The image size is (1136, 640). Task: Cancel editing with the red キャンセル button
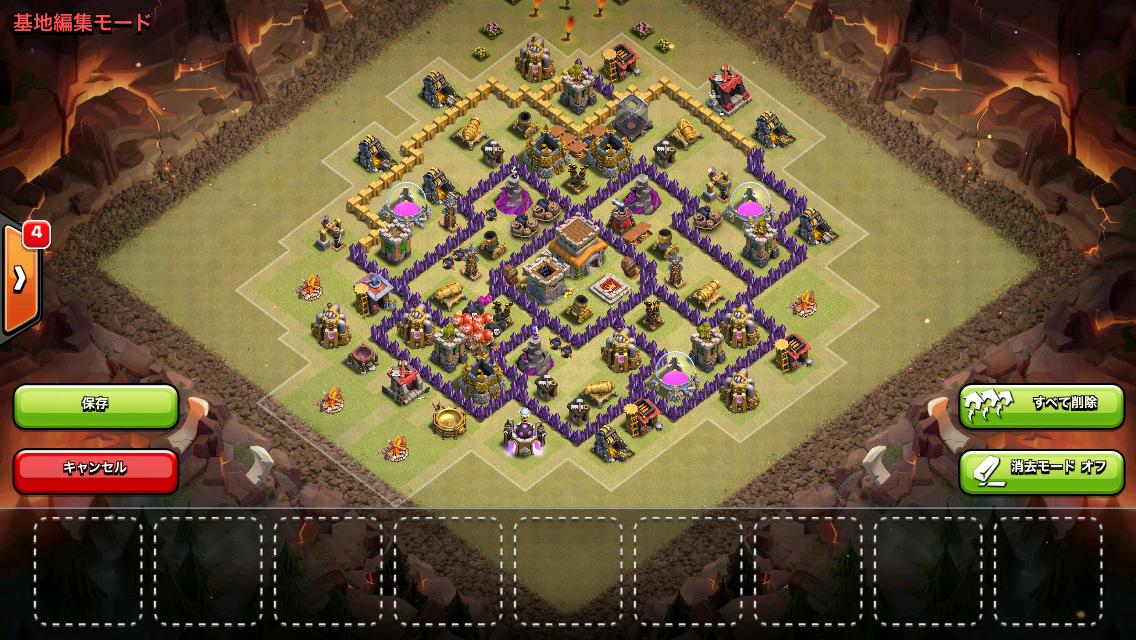pos(96,468)
